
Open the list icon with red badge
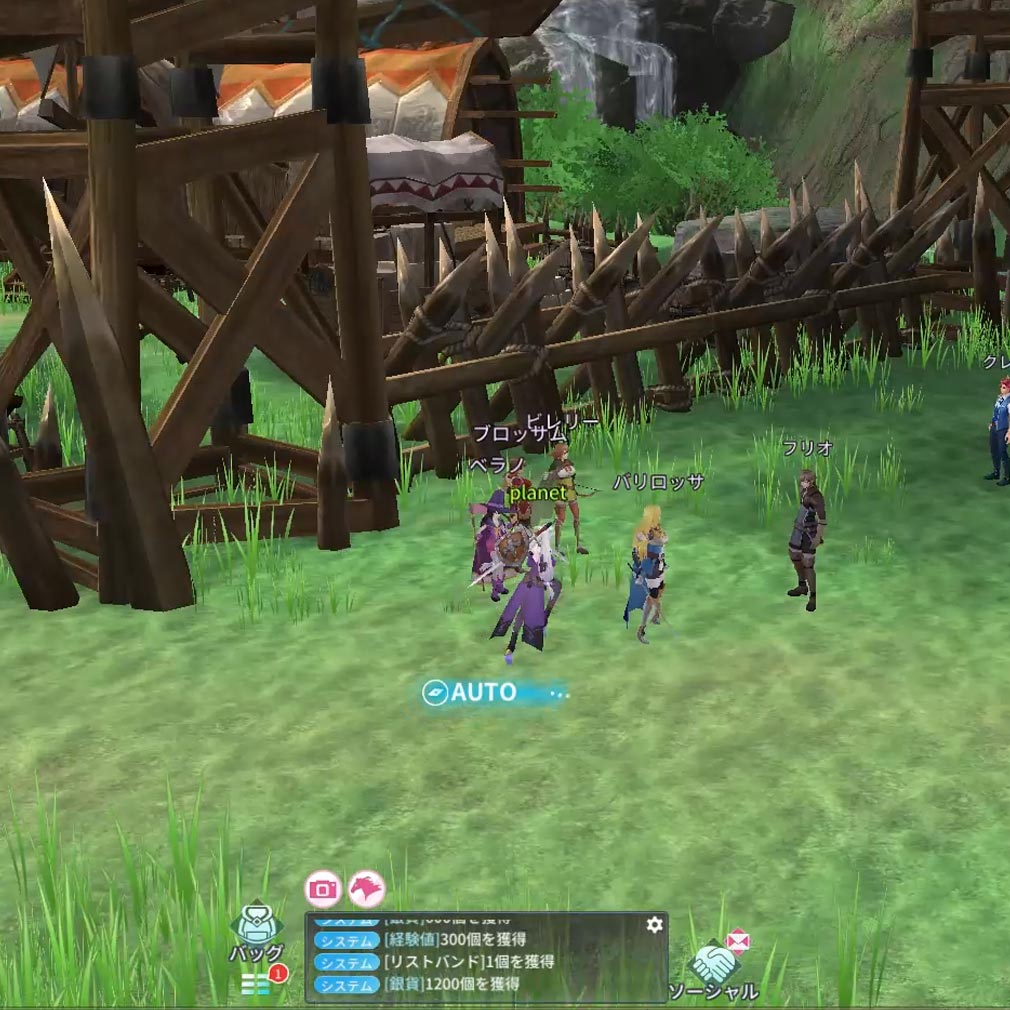257,984
